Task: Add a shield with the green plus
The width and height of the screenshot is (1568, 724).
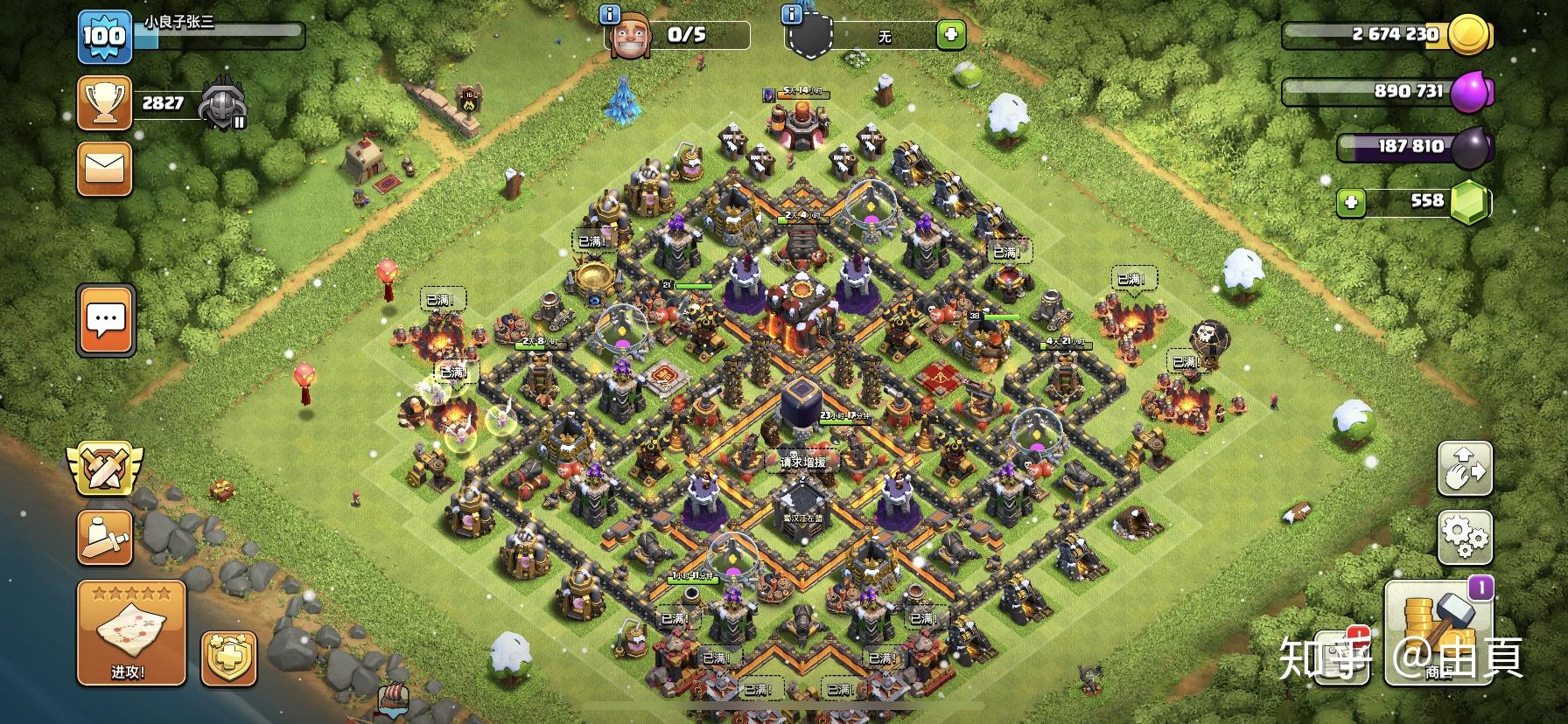Action: coord(950,35)
